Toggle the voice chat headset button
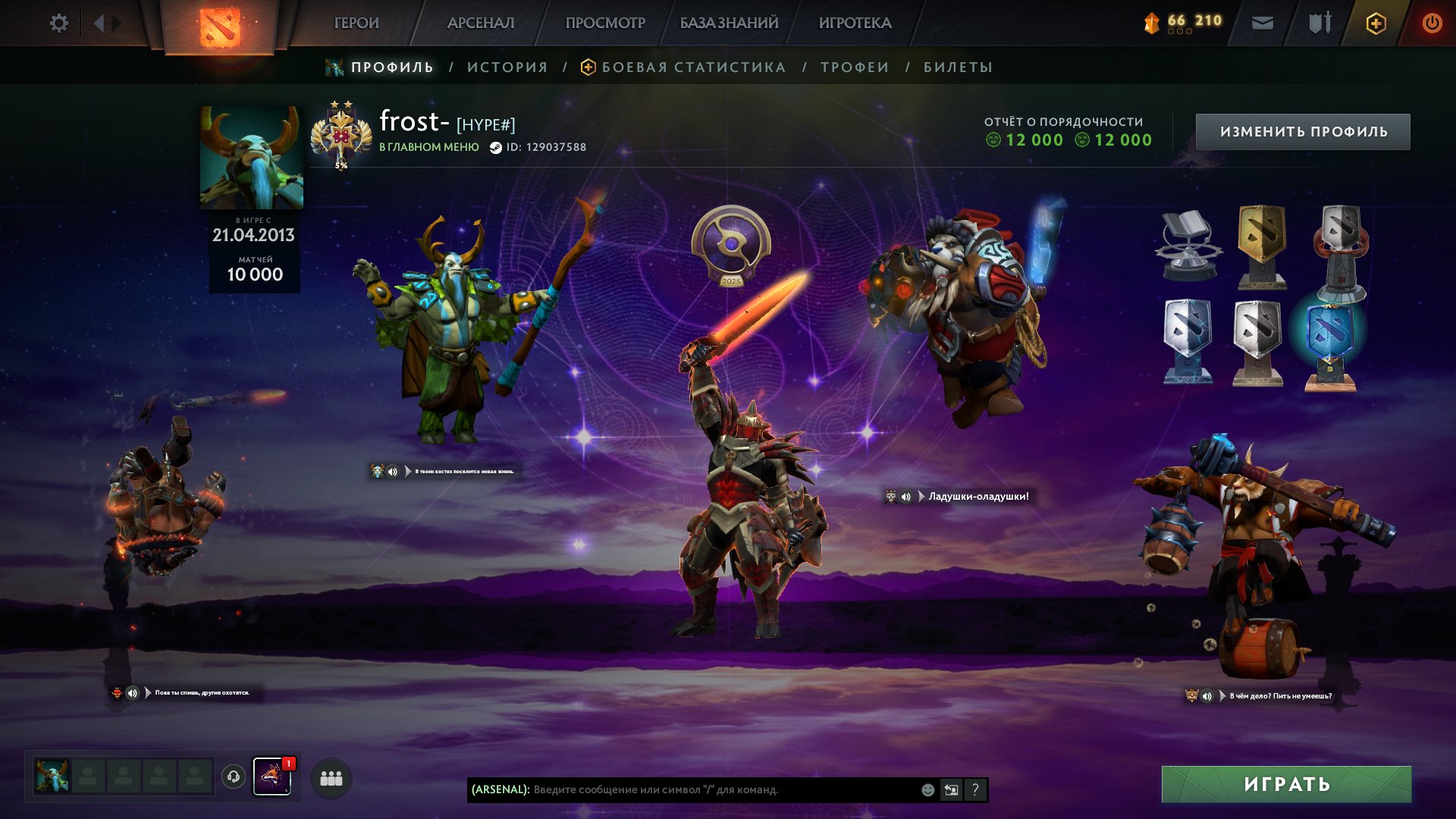Image resolution: width=1456 pixels, height=819 pixels. [x=234, y=777]
